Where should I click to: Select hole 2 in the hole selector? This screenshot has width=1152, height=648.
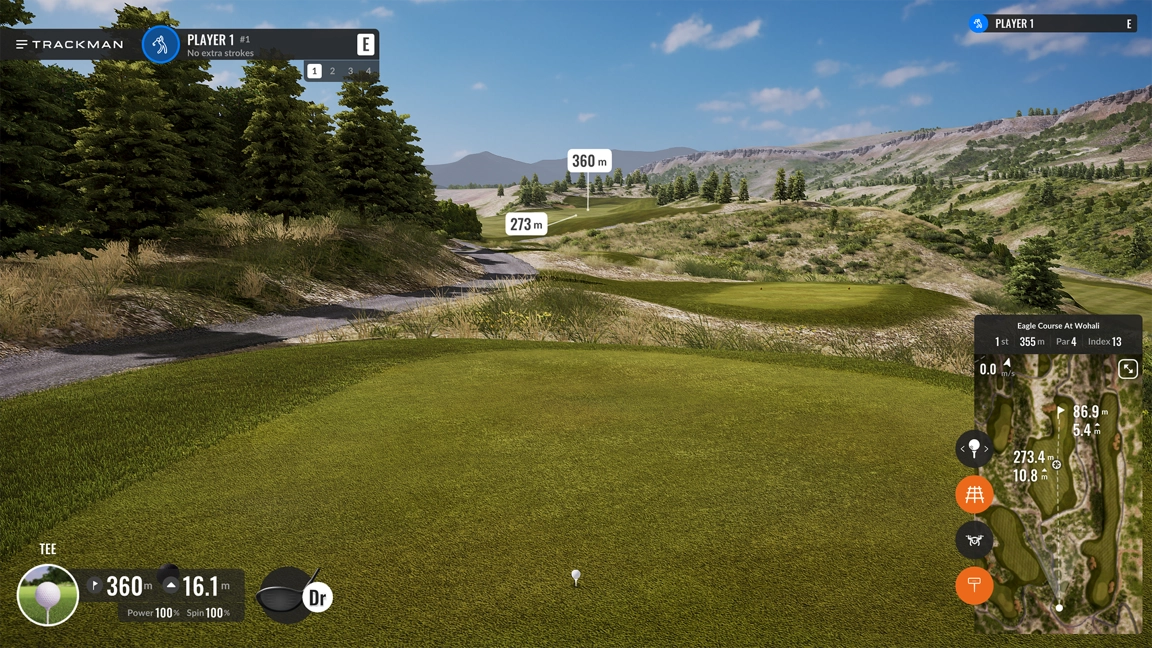pyautogui.click(x=333, y=71)
